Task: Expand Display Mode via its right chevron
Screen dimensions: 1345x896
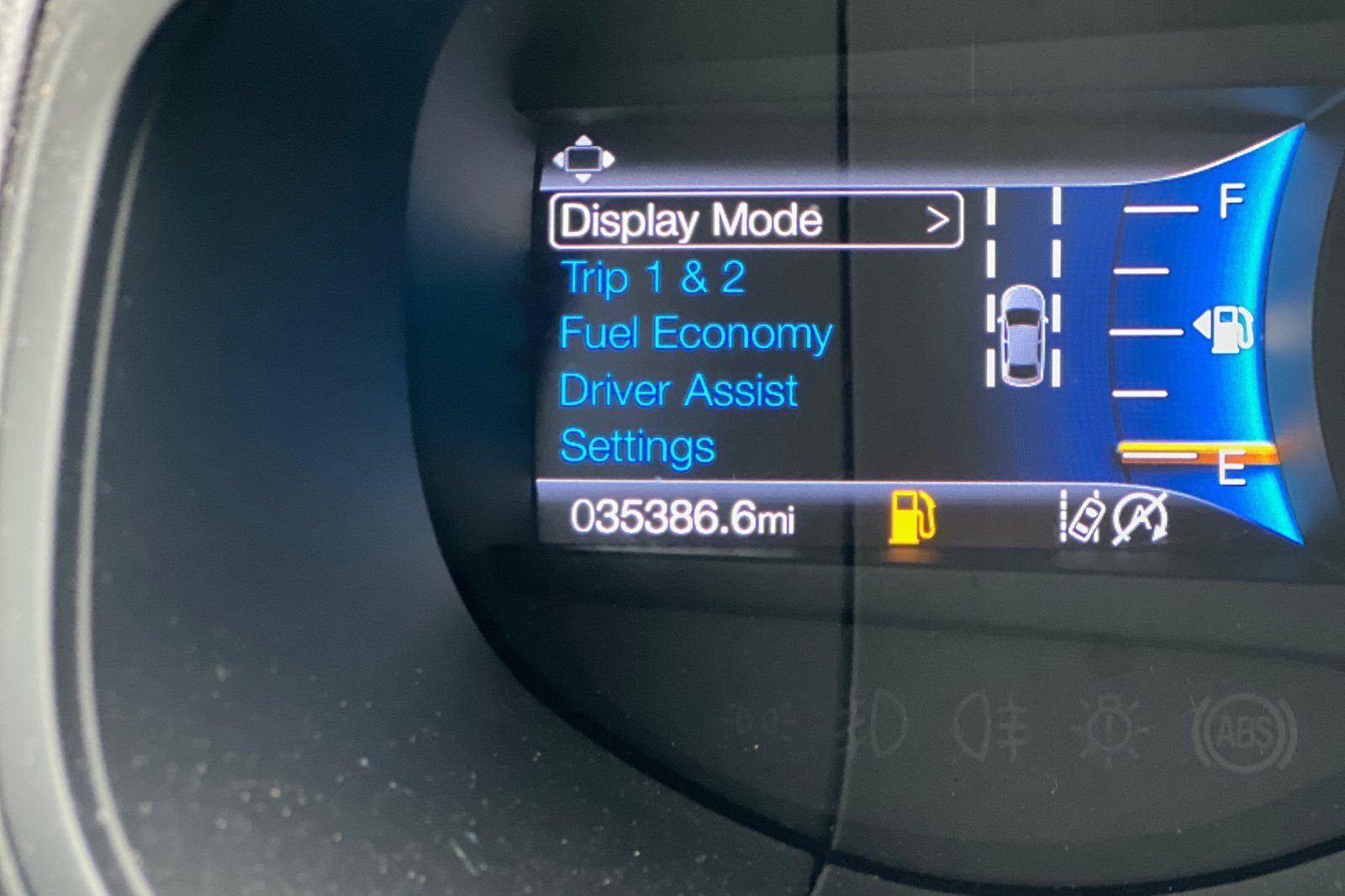Action: [x=939, y=219]
